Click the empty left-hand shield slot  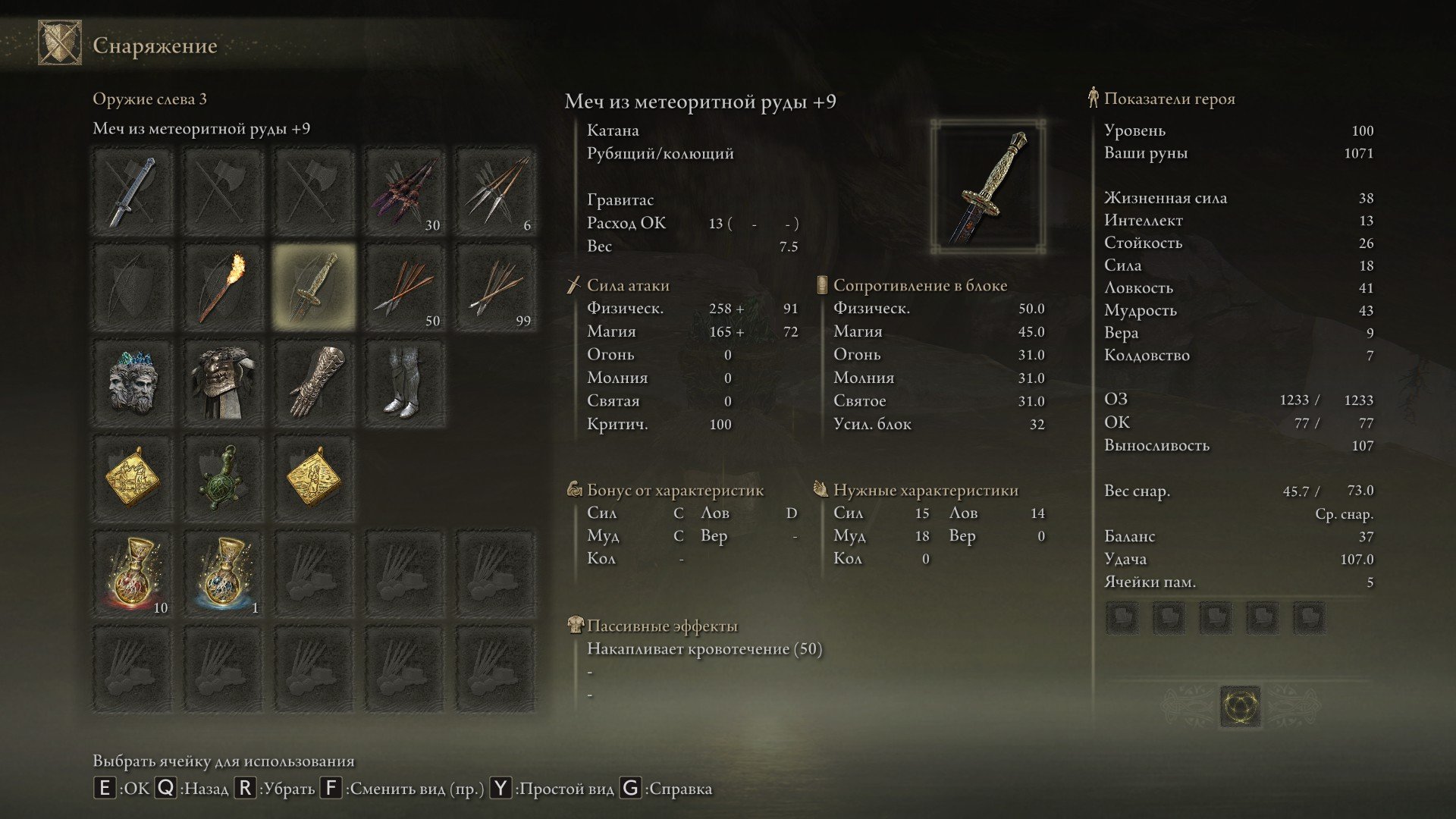(x=133, y=287)
